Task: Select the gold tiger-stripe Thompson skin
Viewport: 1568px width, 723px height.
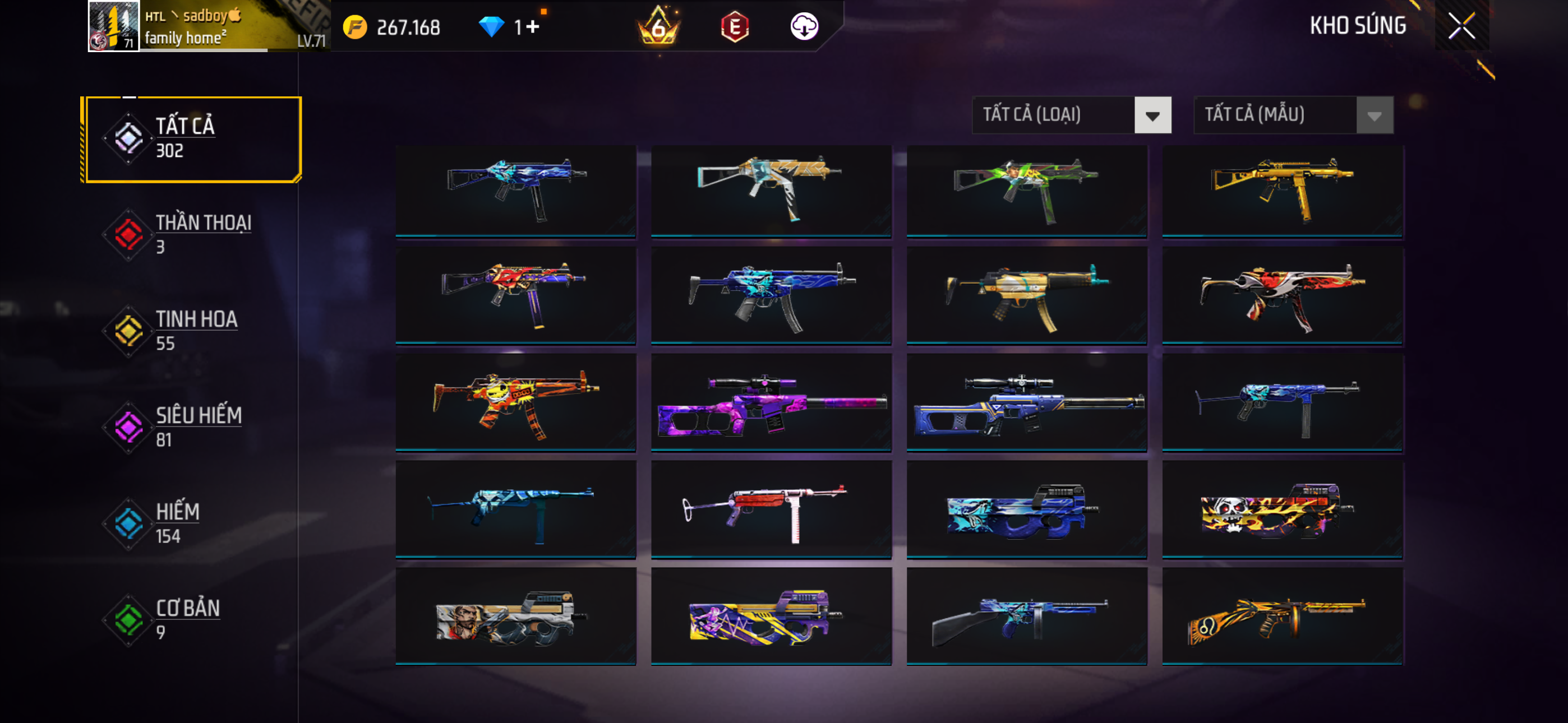Action: pyautogui.click(x=1282, y=617)
